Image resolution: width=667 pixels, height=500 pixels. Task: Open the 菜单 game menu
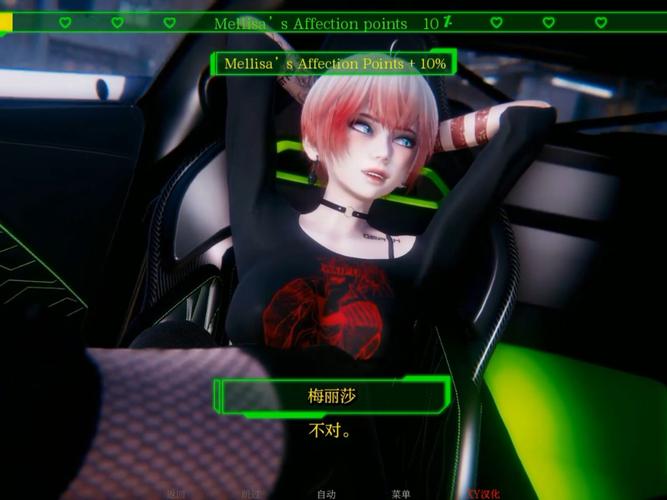coord(401,493)
